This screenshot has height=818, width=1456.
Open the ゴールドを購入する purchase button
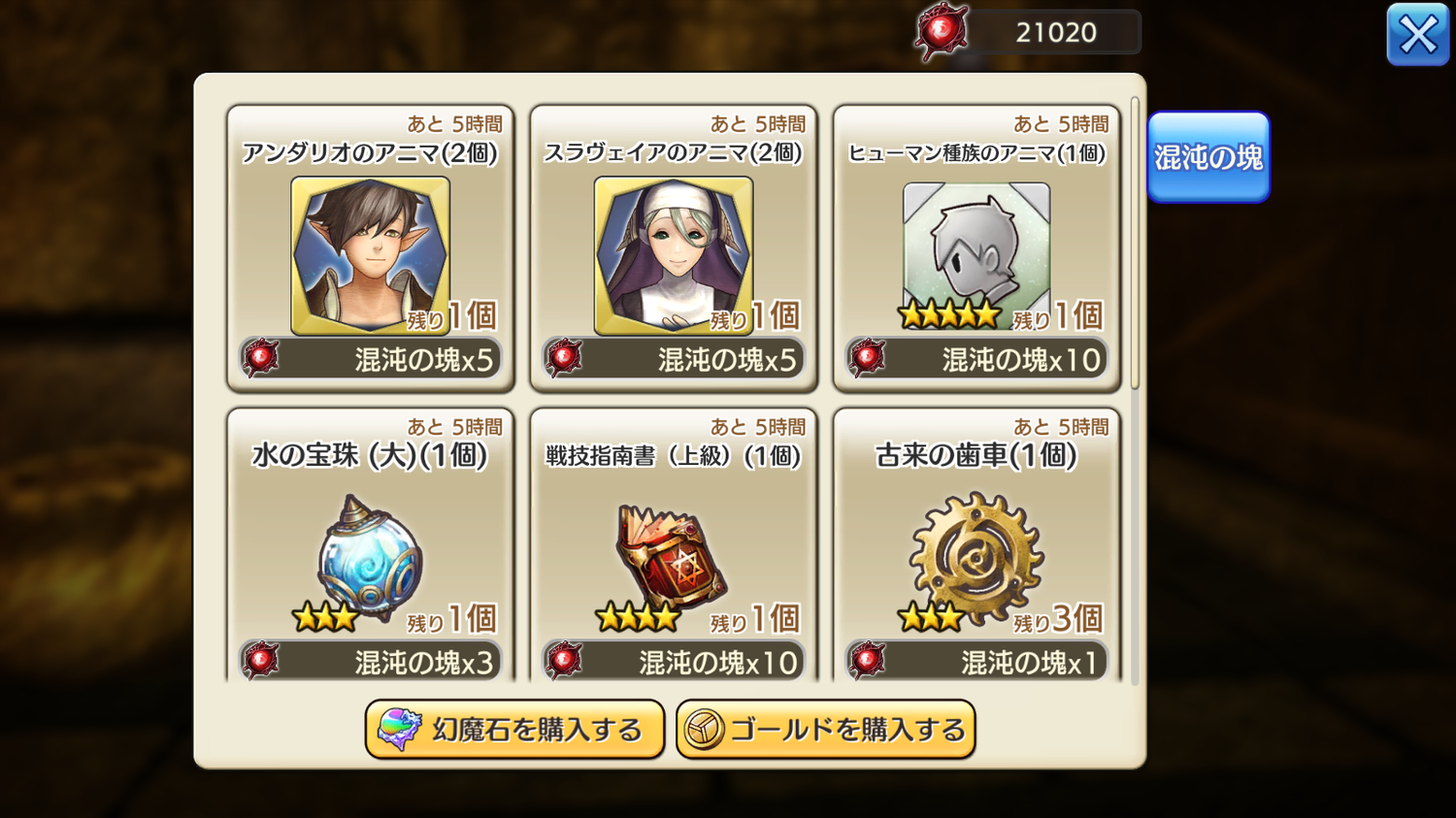point(825,729)
